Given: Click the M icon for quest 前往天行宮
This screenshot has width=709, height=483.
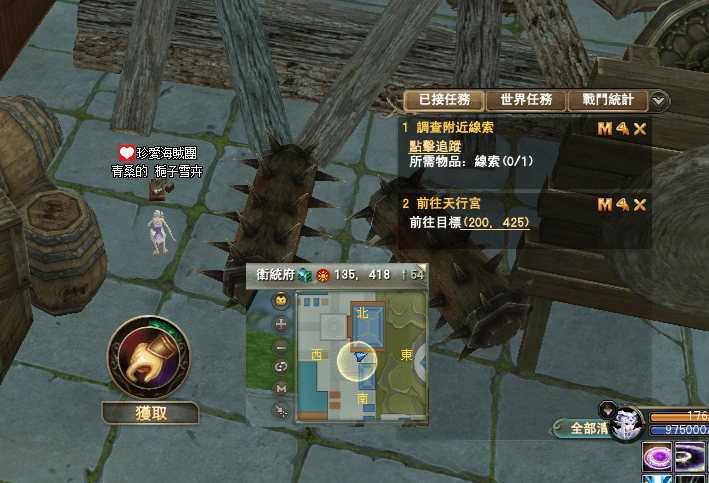Looking at the screenshot, I should tap(604, 205).
